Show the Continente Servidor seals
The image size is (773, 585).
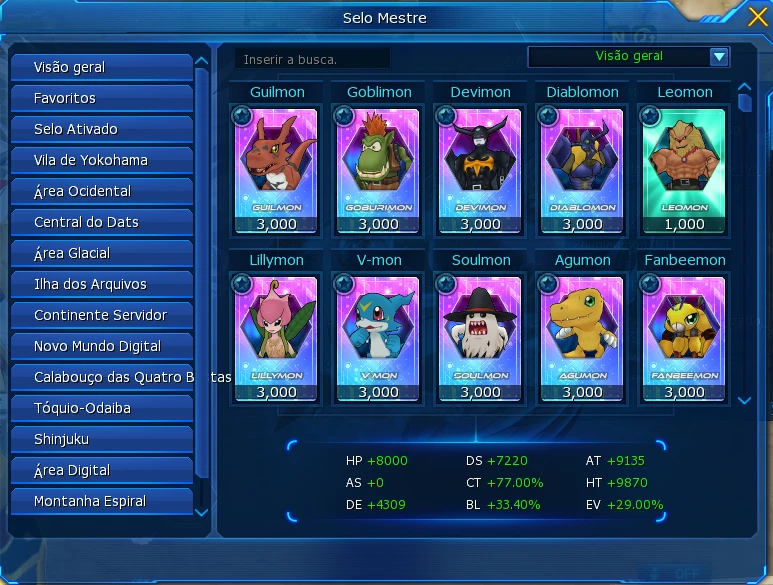101,315
